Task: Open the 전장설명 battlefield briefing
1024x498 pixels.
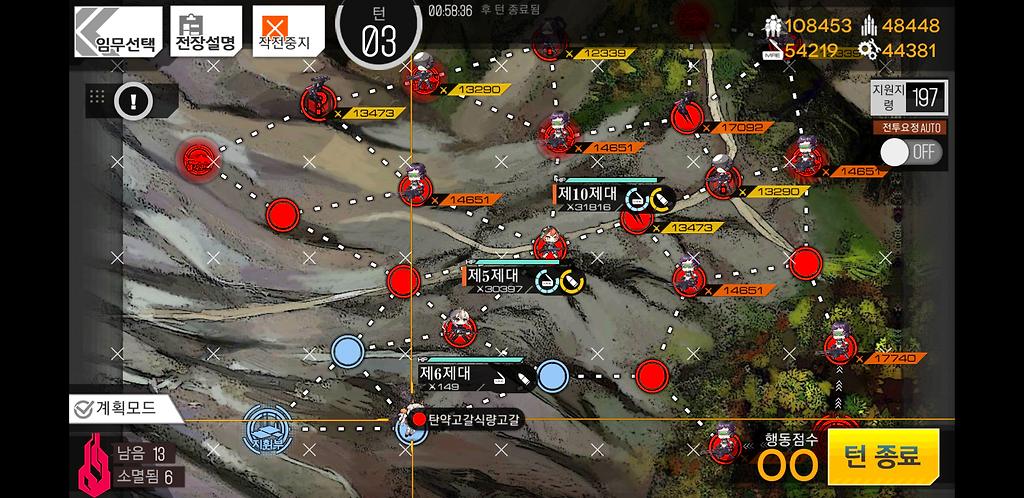Action: pyautogui.click(x=206, y=31)
